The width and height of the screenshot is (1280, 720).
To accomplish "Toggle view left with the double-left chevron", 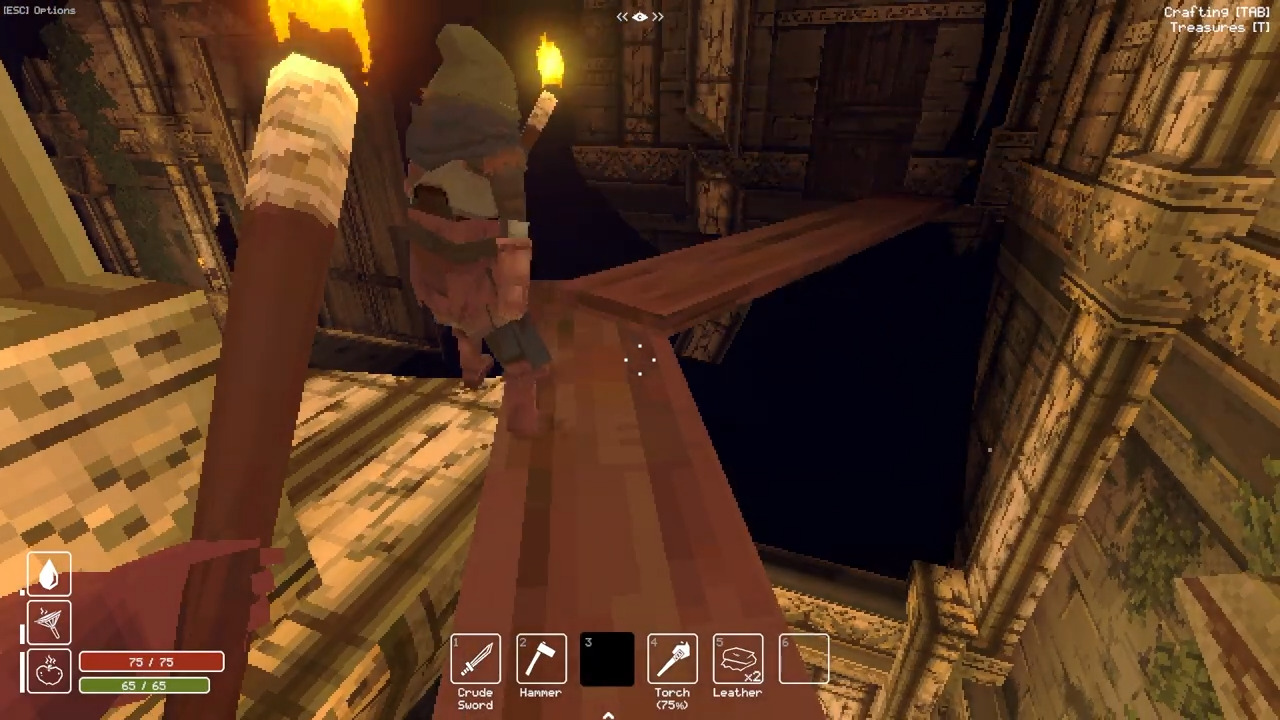I will click(620, 16).
